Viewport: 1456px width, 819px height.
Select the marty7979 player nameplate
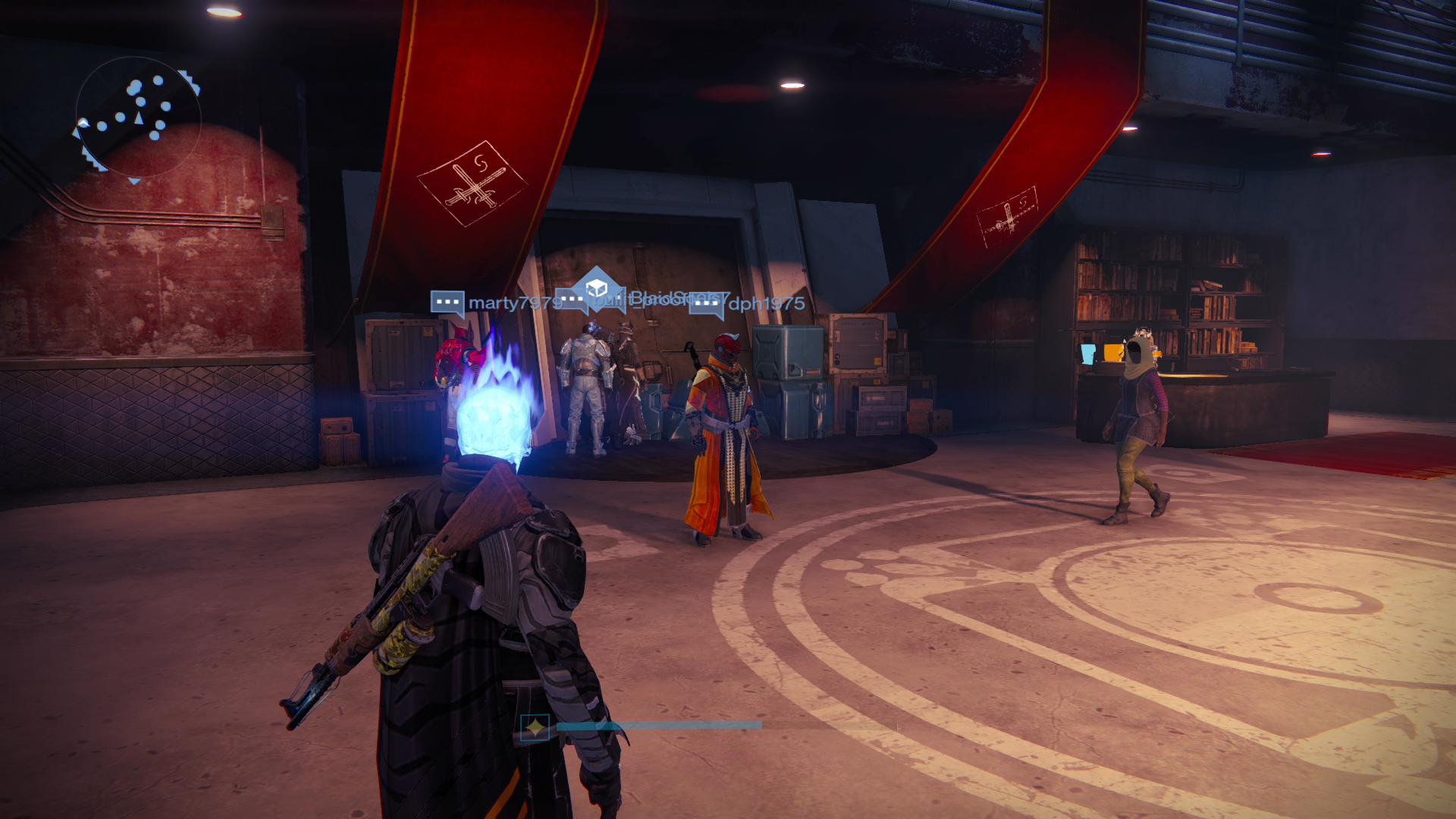[x=513, y=303]
